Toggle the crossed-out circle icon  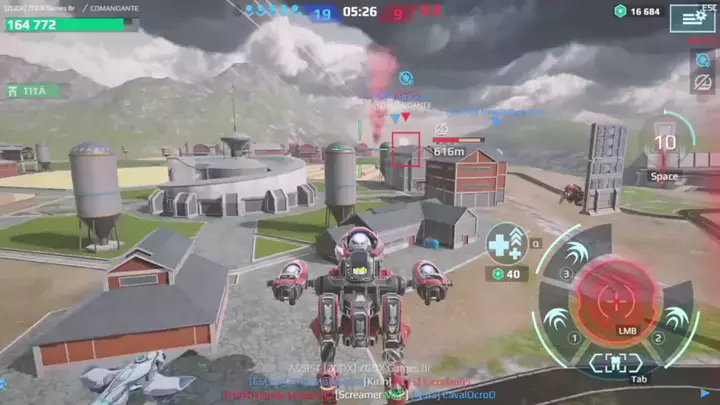pos(703,82)
